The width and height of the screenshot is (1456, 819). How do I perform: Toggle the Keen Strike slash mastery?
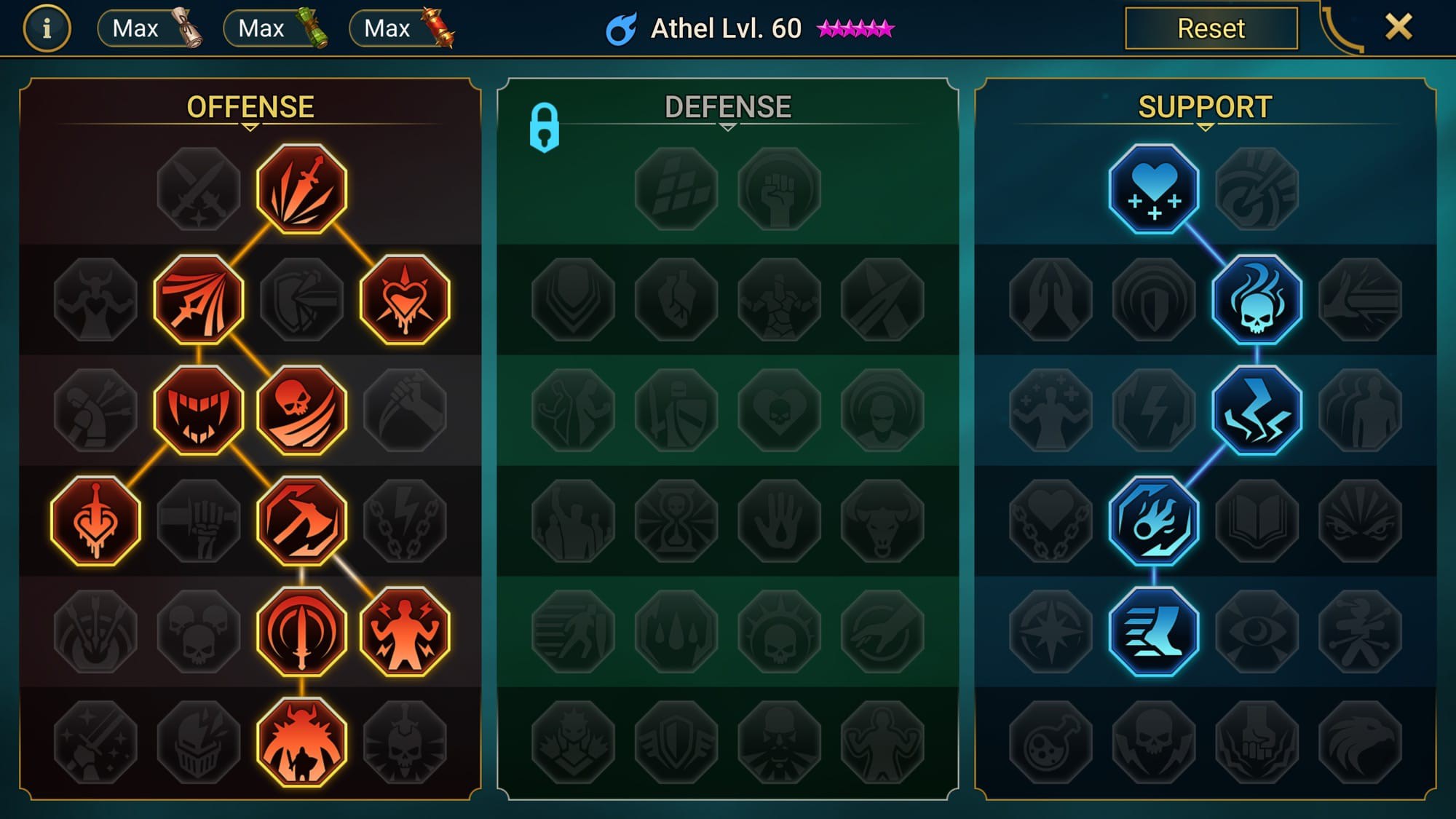pyautogui.click(x=197, y=298)
